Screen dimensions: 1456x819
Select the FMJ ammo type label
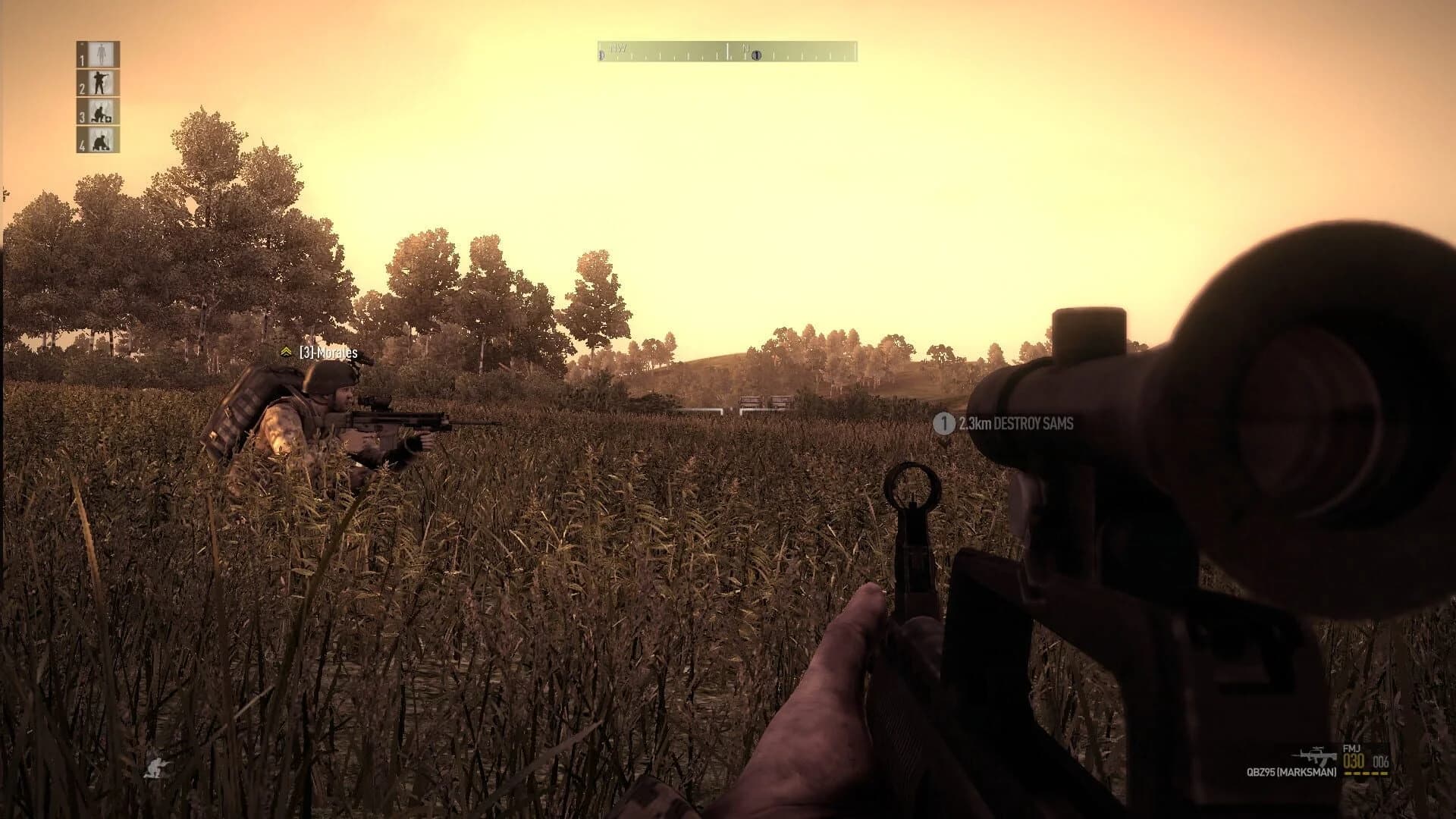[1353, 748]
